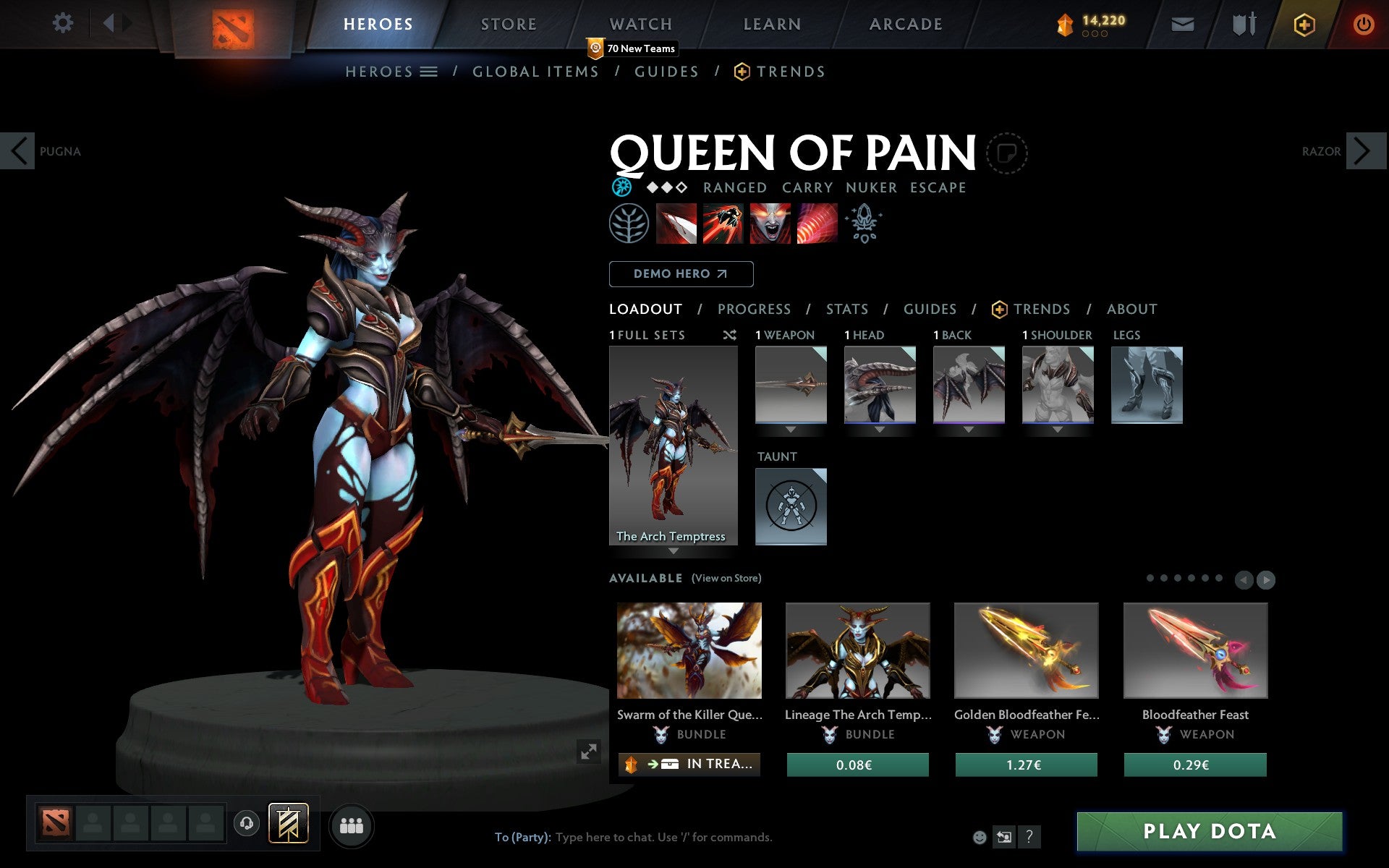1389x868 pixels.
Task: Open Aghanim's upgrades icon beside the abilities
Action: (865, 224)
